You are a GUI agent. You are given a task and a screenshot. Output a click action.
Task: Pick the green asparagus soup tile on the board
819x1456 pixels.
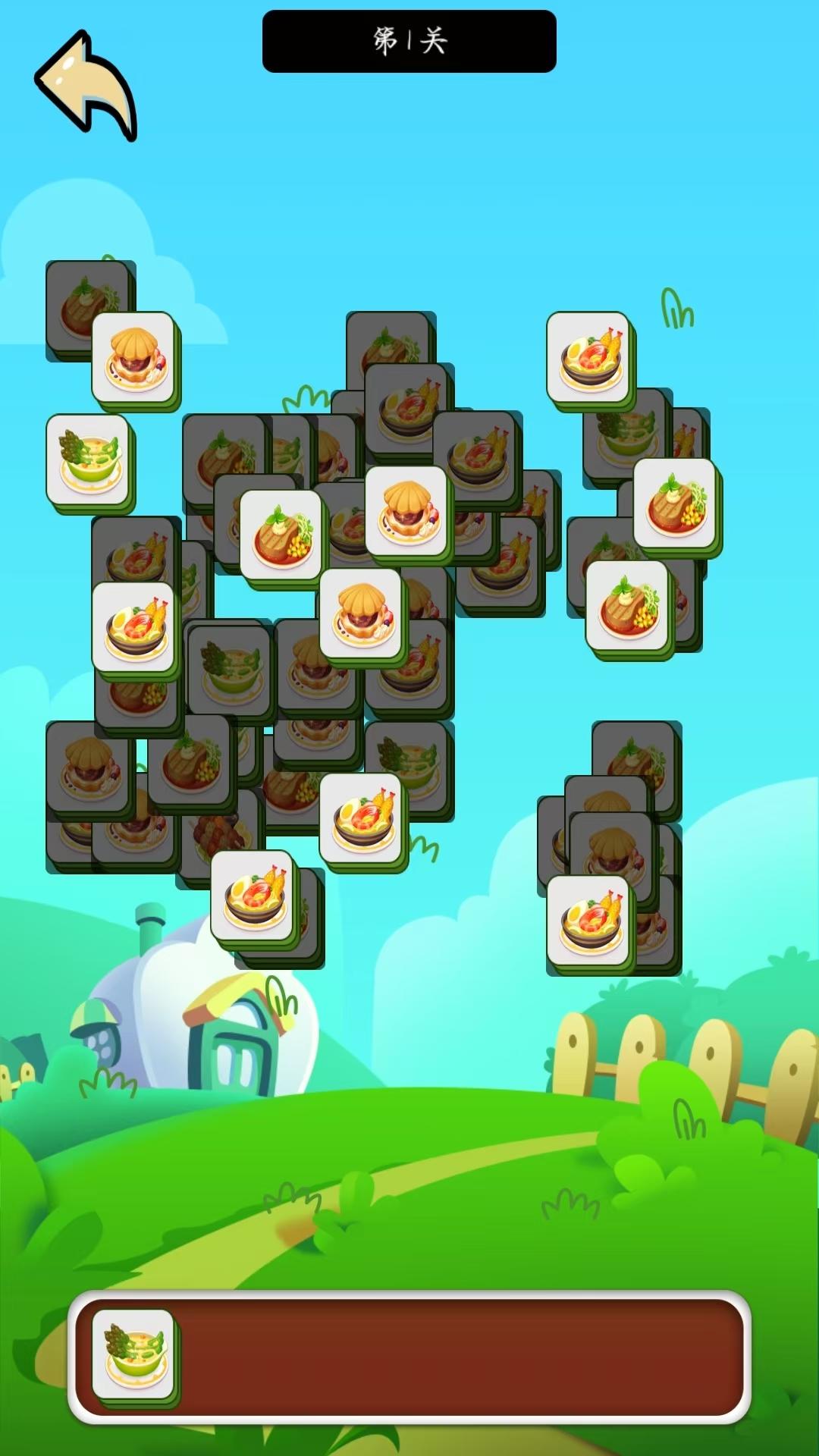(x=89, y=460)
